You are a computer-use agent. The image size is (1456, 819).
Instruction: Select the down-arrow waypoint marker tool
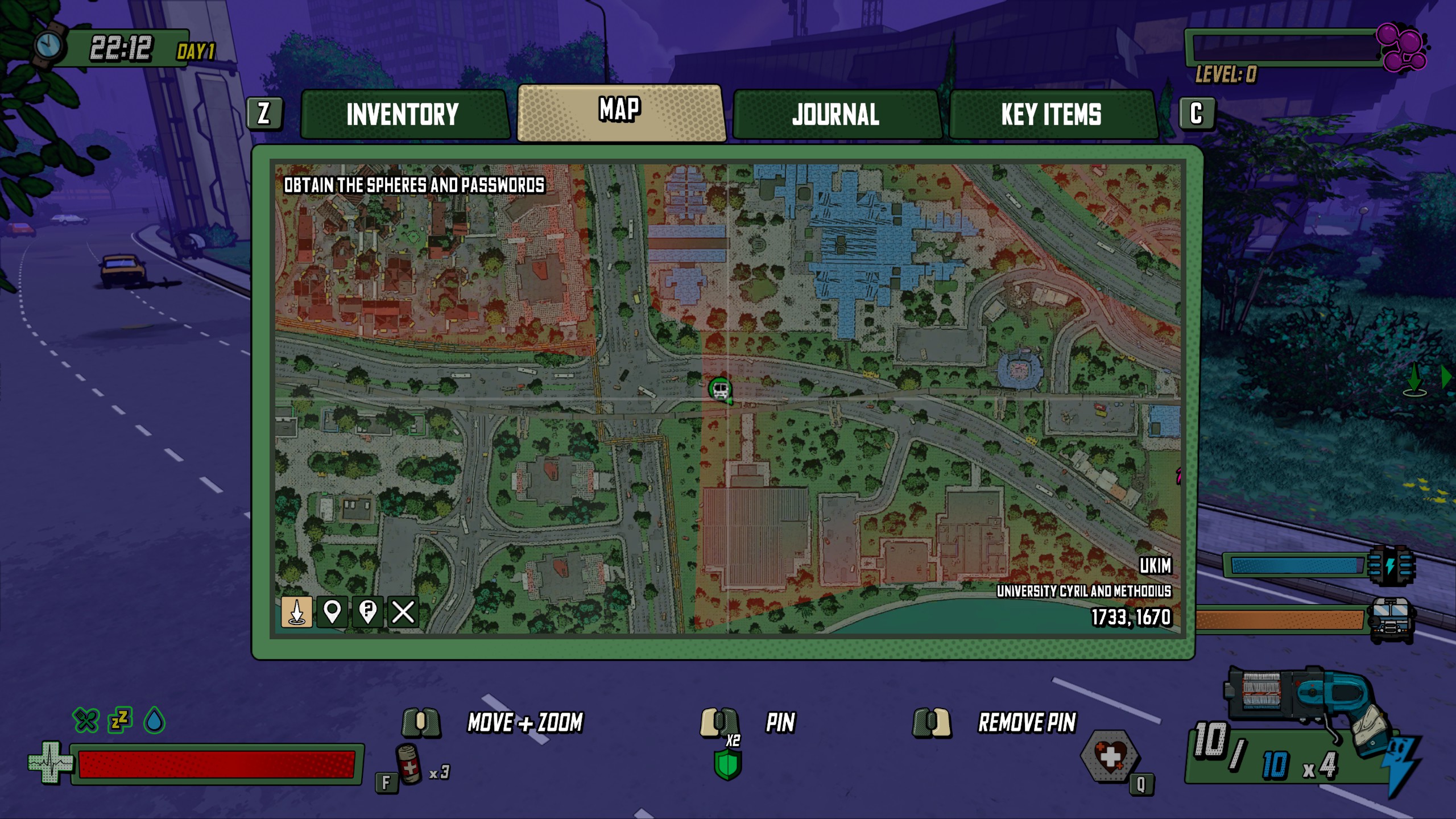pyautogui.click(x=297, y=612)
